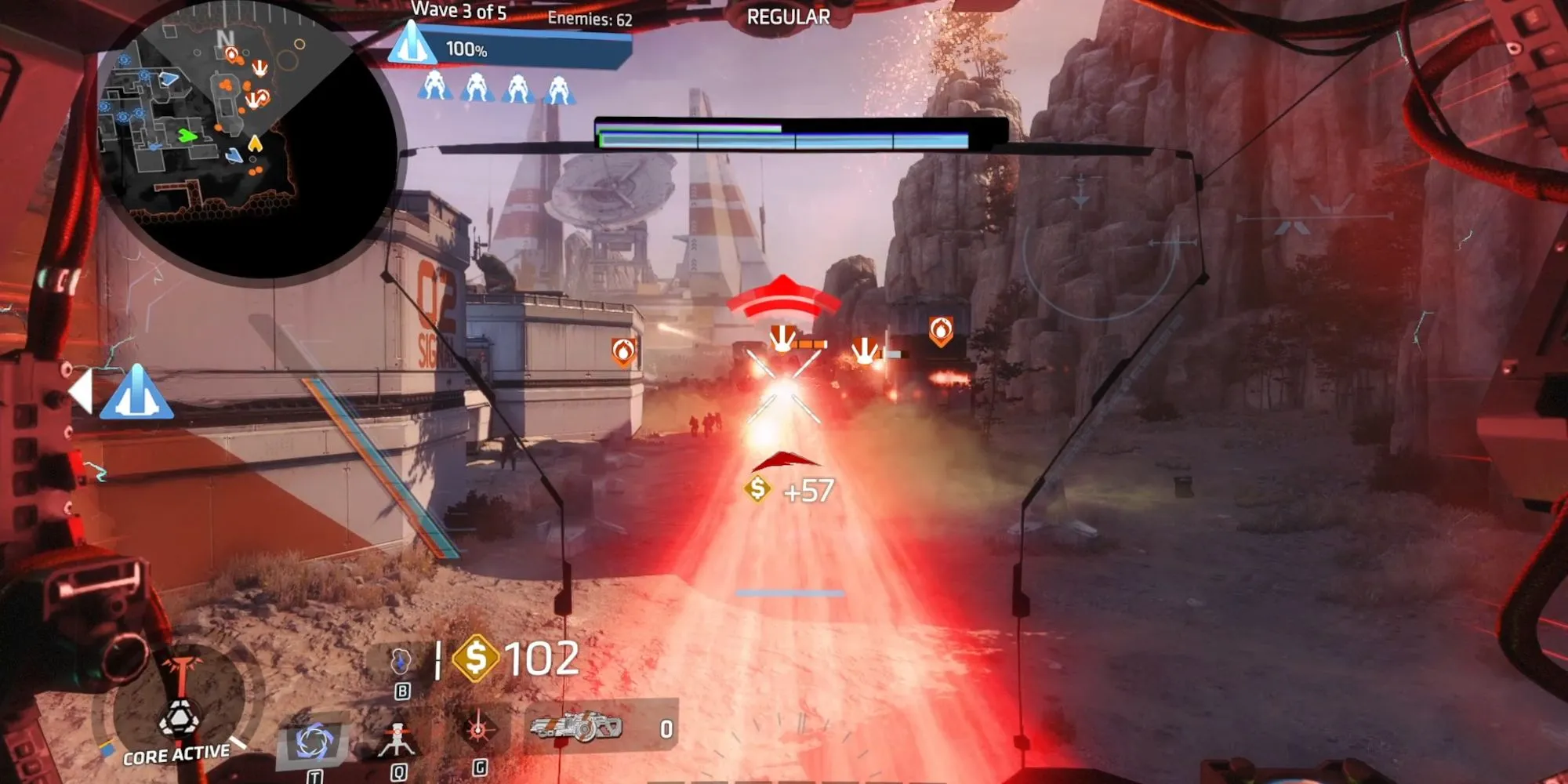Screen dimensions: 1568x784
Task: Select the boost icon beside the money counter
Action: tap(401, 662)
